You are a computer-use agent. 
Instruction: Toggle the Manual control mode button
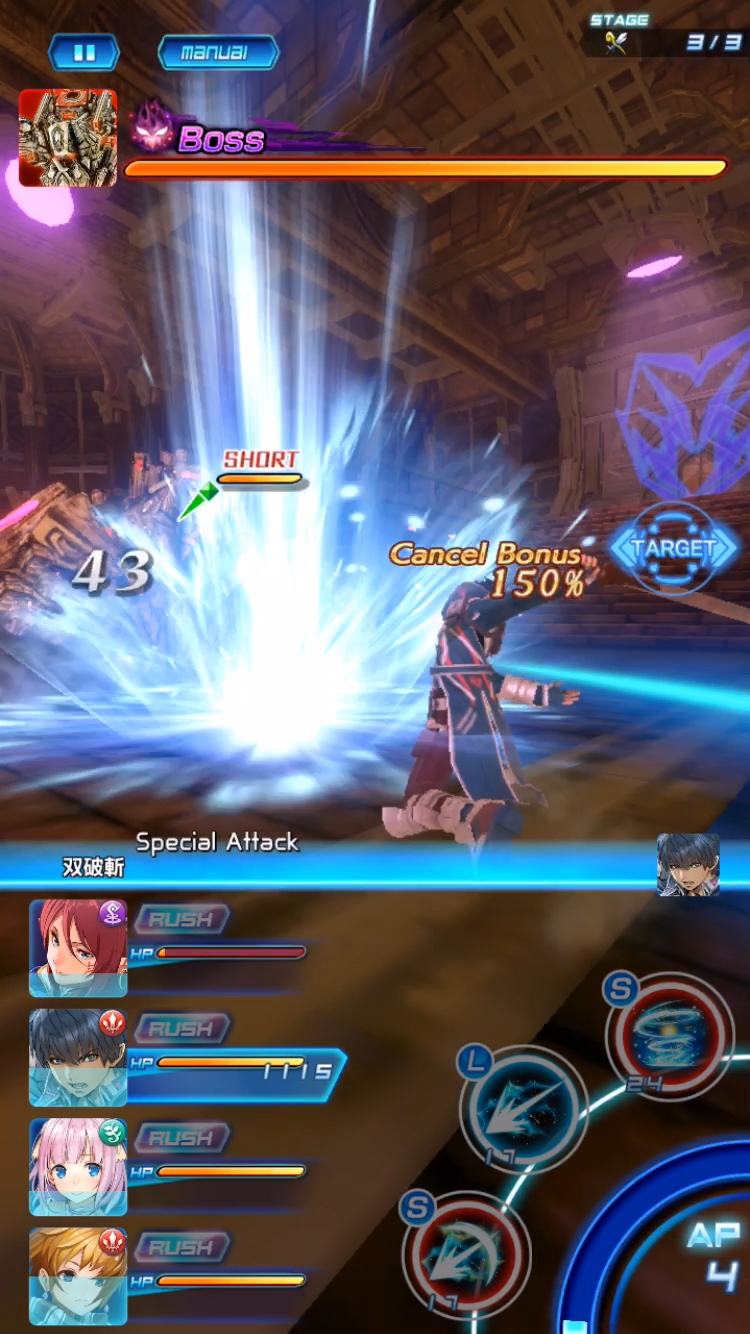point(217,53)
